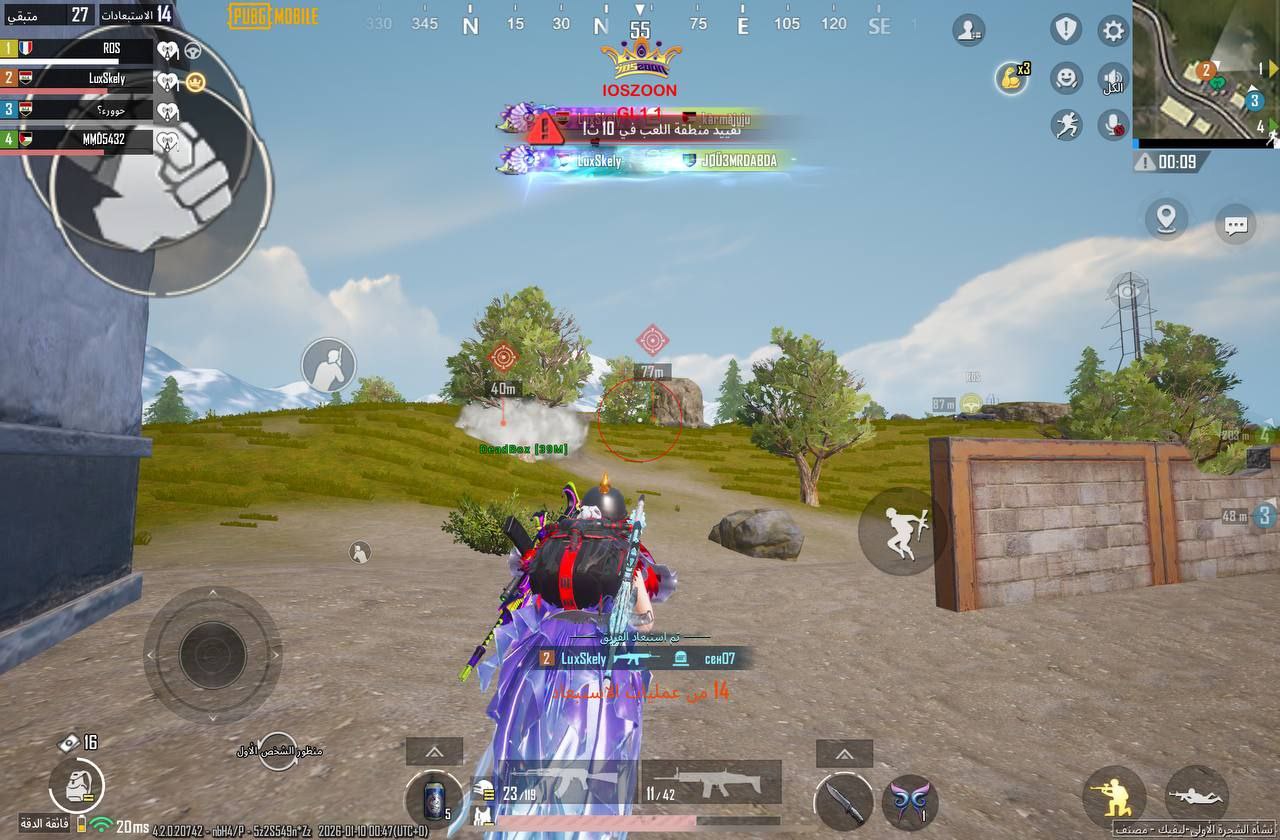Change the voice speaker channel
The width and height of the screenshot is (1280, 840).
[x=1113, y=79]
